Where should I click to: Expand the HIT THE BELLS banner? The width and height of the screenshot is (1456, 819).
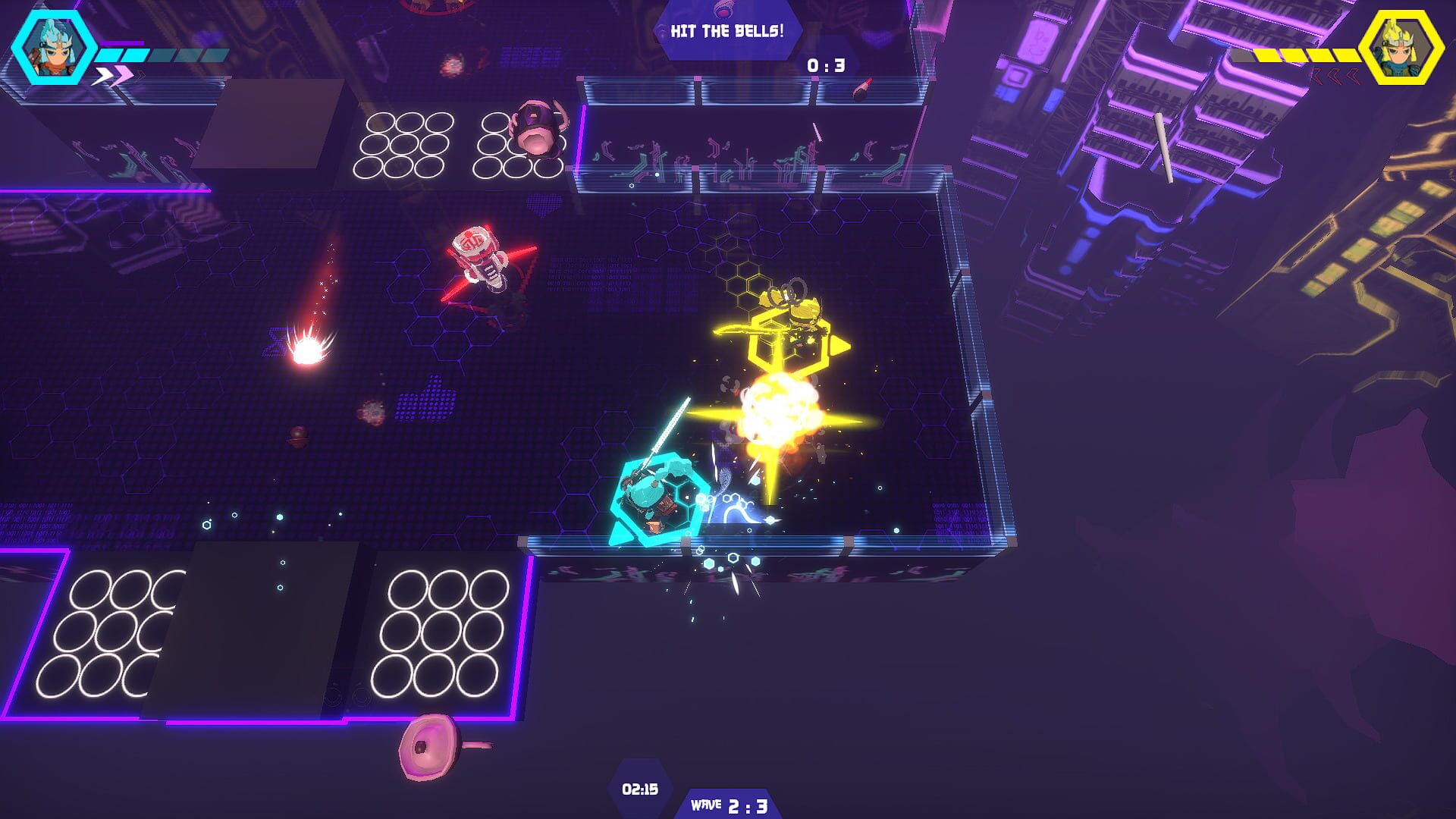pos(726,32)
